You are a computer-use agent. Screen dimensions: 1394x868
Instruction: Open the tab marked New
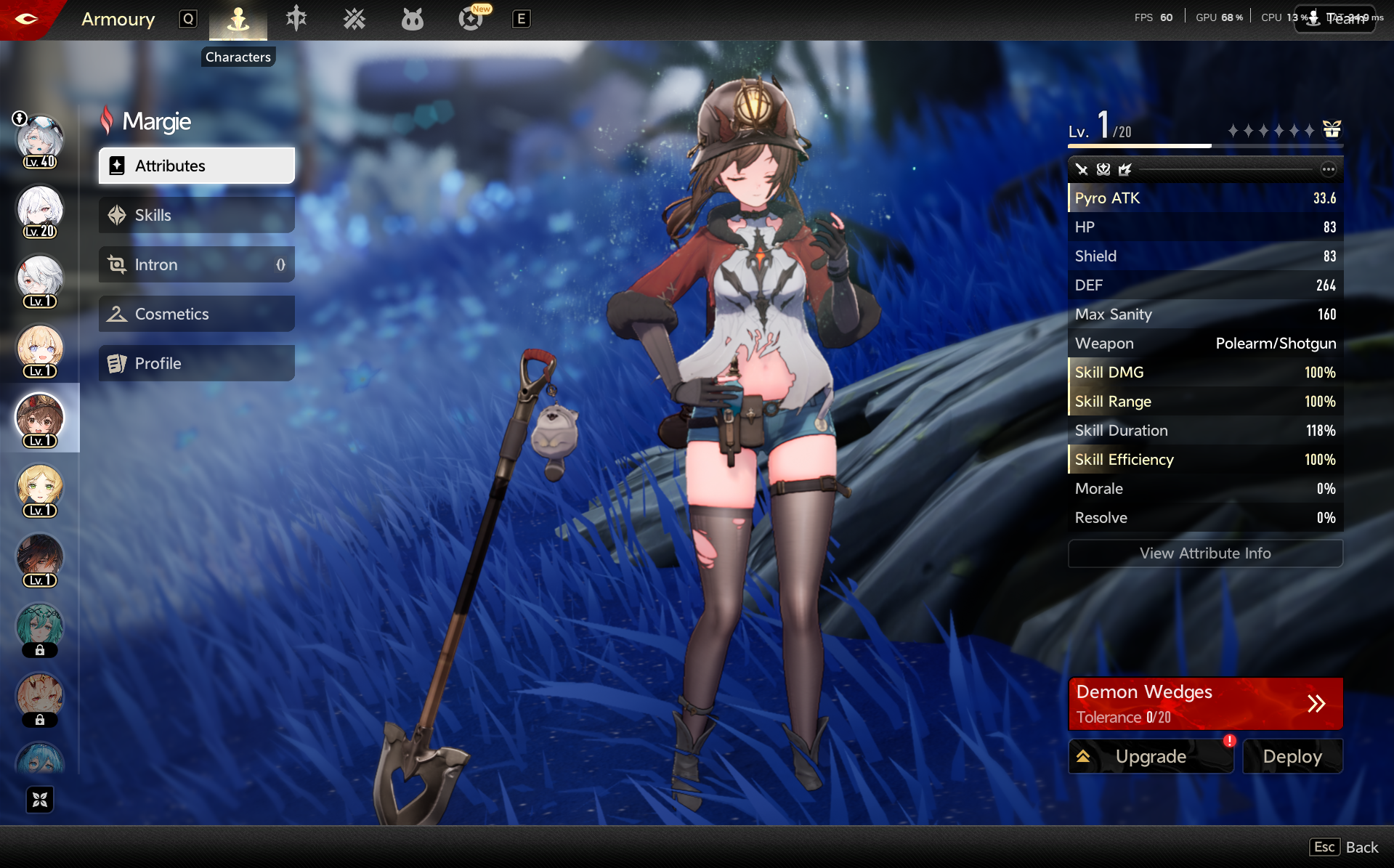(x=471, y=19)
